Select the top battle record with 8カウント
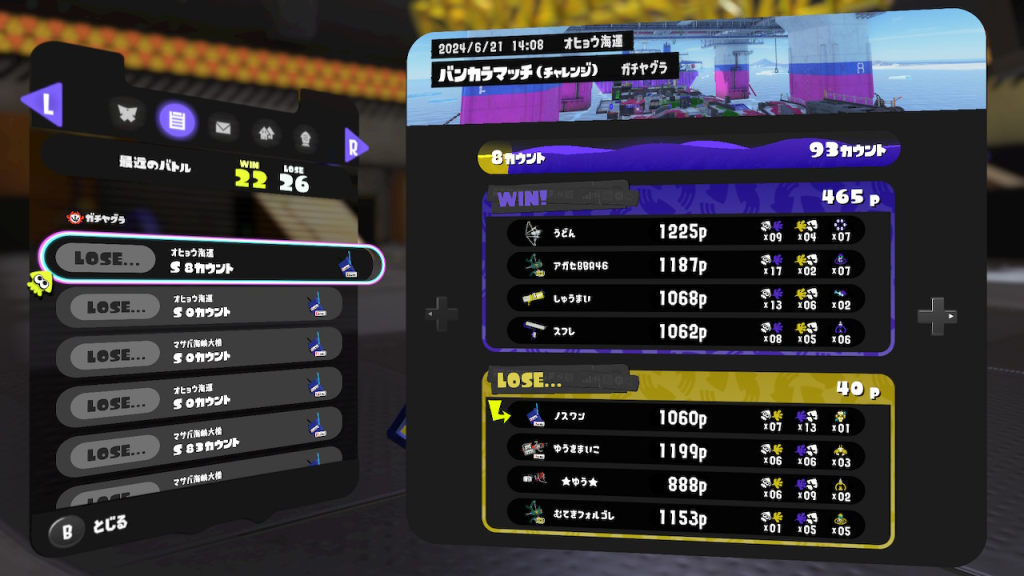This screenshot has height=576, width=1024. [x=210, y=262]
